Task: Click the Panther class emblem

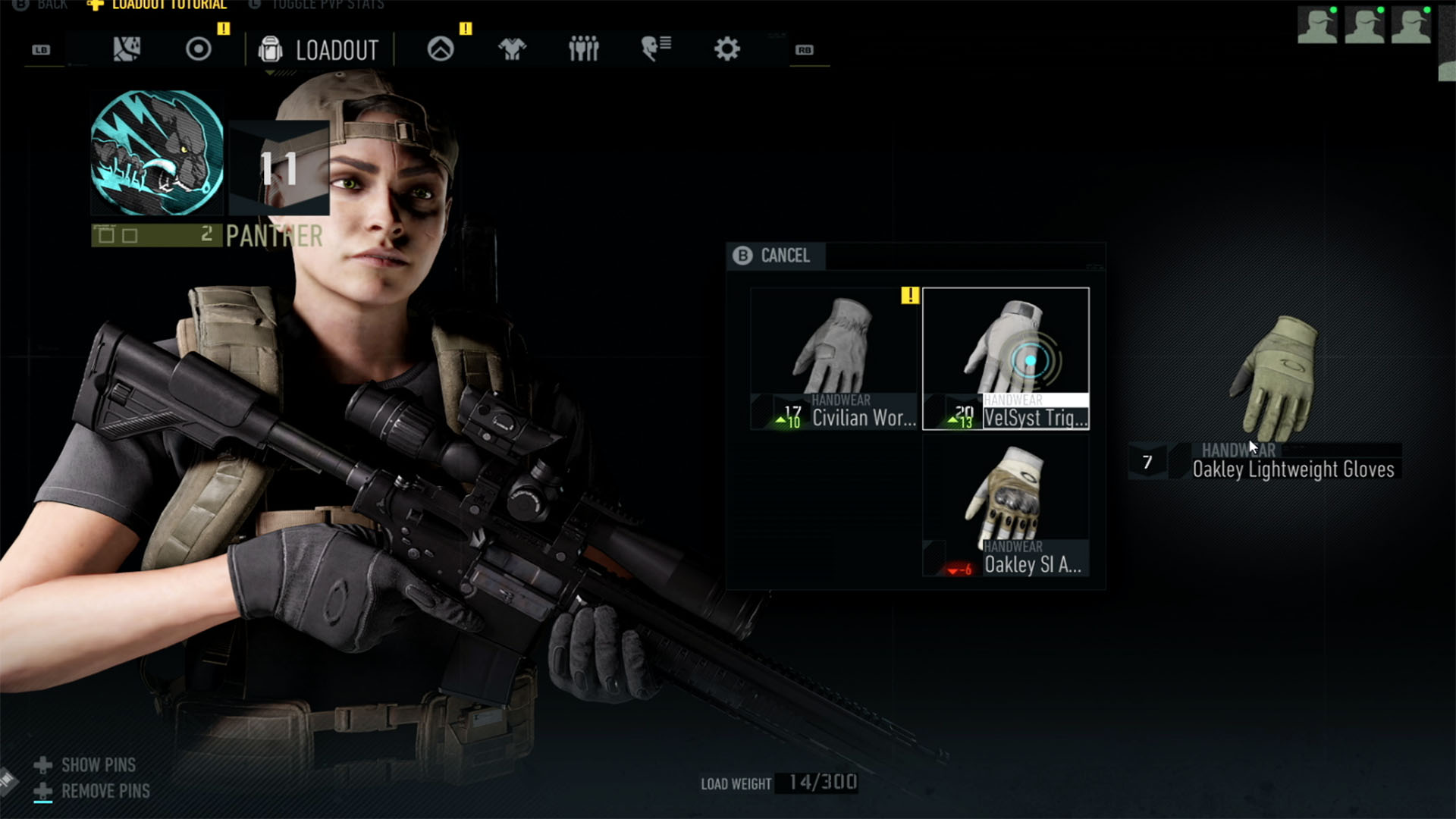Action: [157, 153]
